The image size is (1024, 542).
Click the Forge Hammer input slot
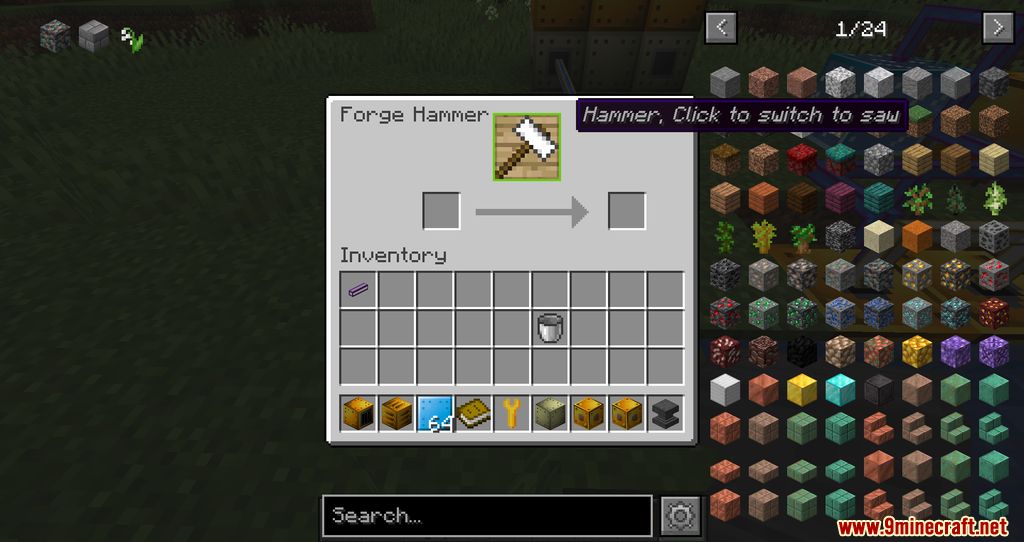click(x=441, y=211)
